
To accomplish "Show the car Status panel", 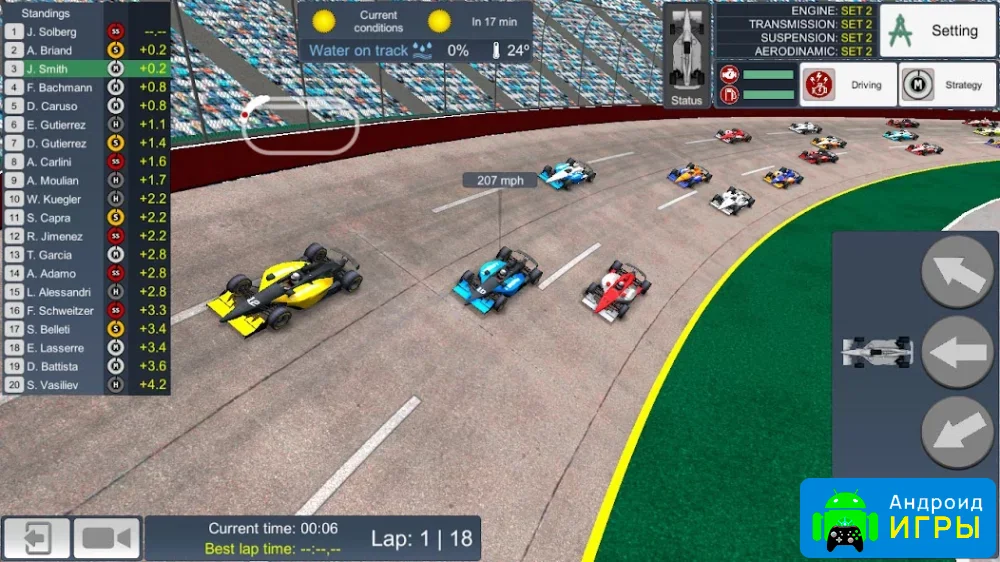I will (687, 55).
